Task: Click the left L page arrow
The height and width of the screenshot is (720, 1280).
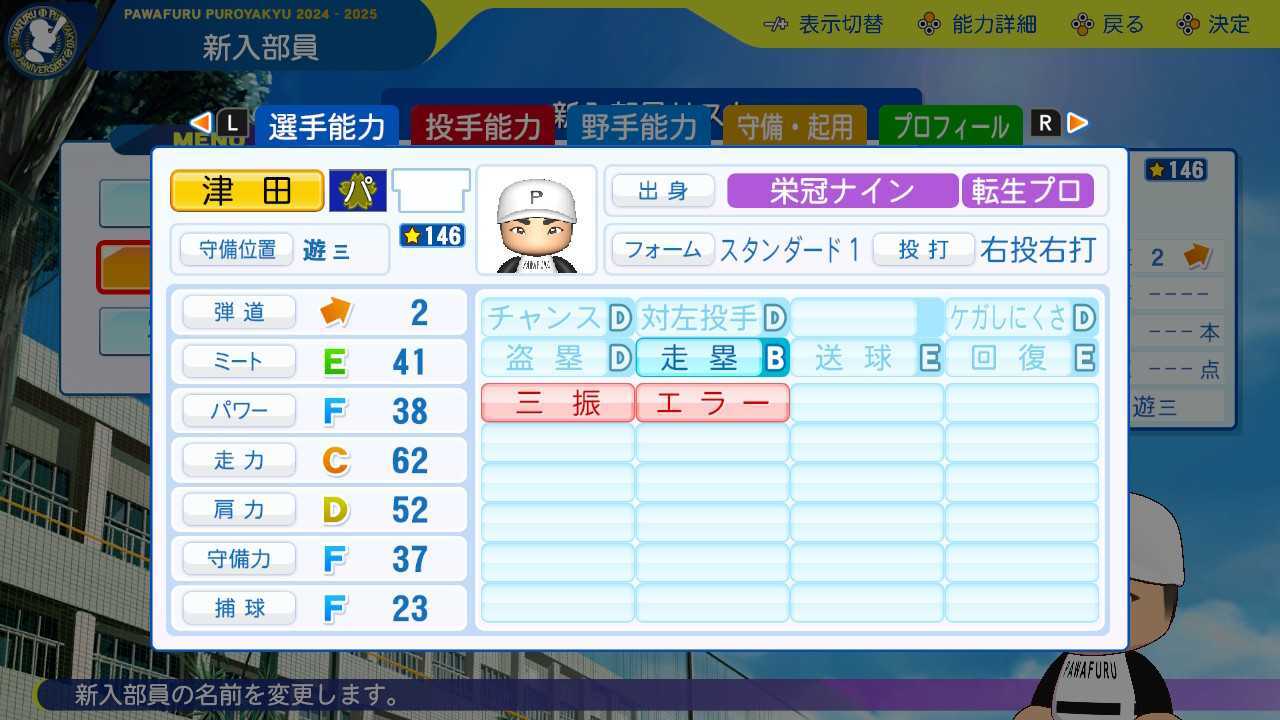Action: tap(200, 121)
